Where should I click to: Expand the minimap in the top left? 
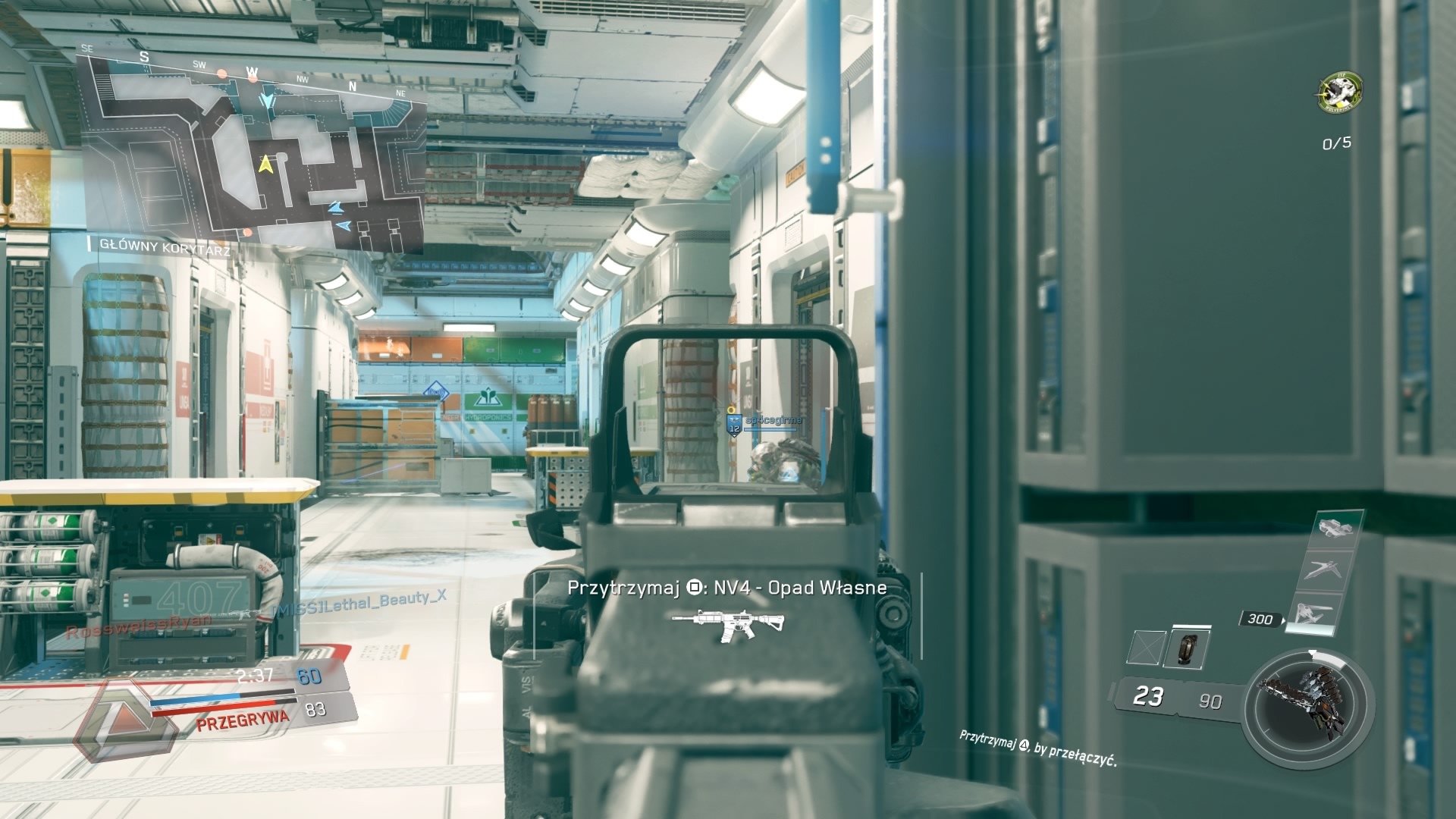click(x=250, y=144)
